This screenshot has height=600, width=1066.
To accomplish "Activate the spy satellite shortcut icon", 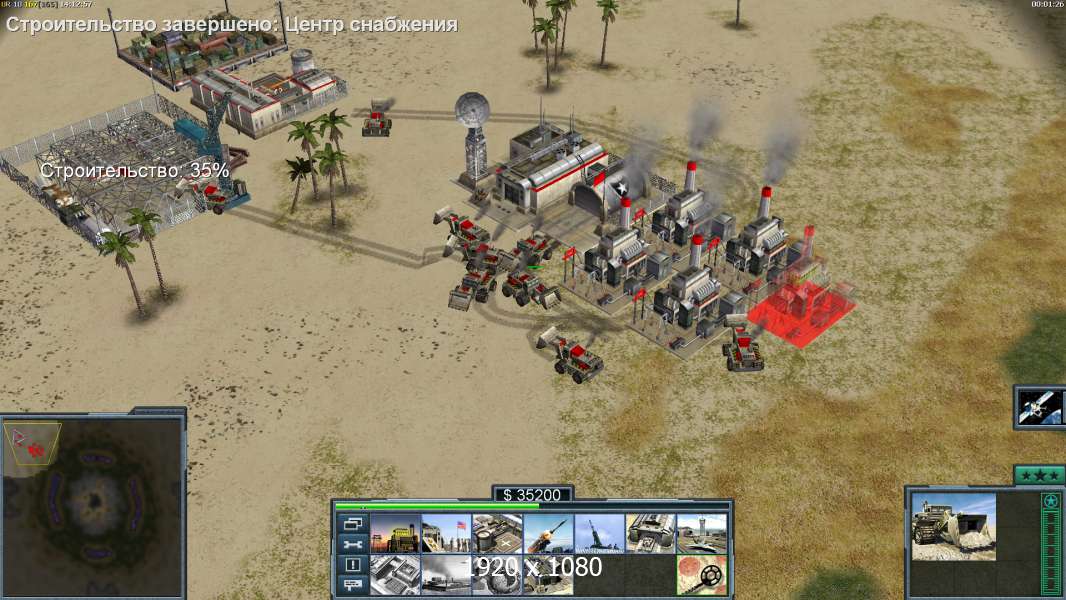I will click(x=1038, y=406).
